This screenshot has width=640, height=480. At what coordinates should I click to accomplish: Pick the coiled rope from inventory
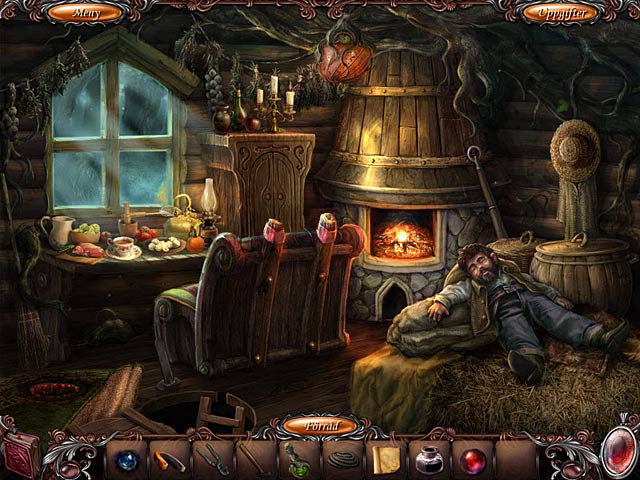point(341,460)
